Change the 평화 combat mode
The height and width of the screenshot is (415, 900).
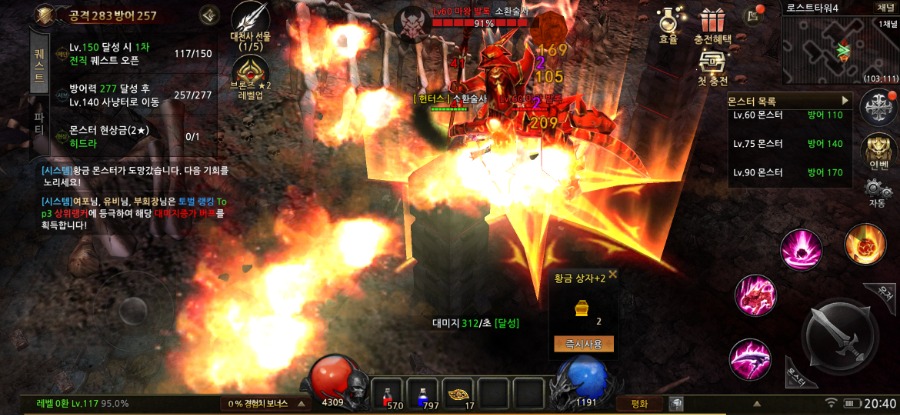pos(639,404)
